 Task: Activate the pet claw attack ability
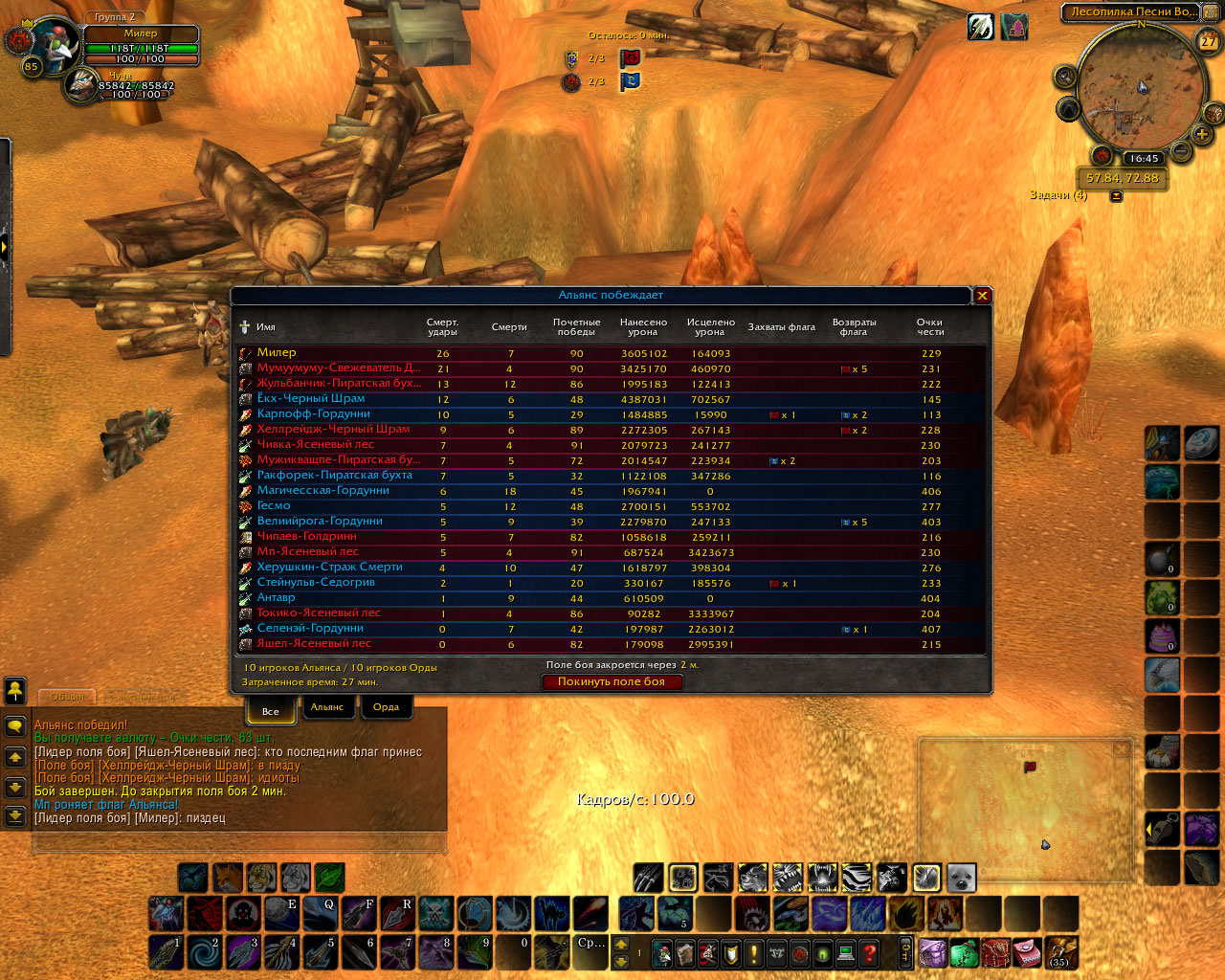(x=648, y=878)
